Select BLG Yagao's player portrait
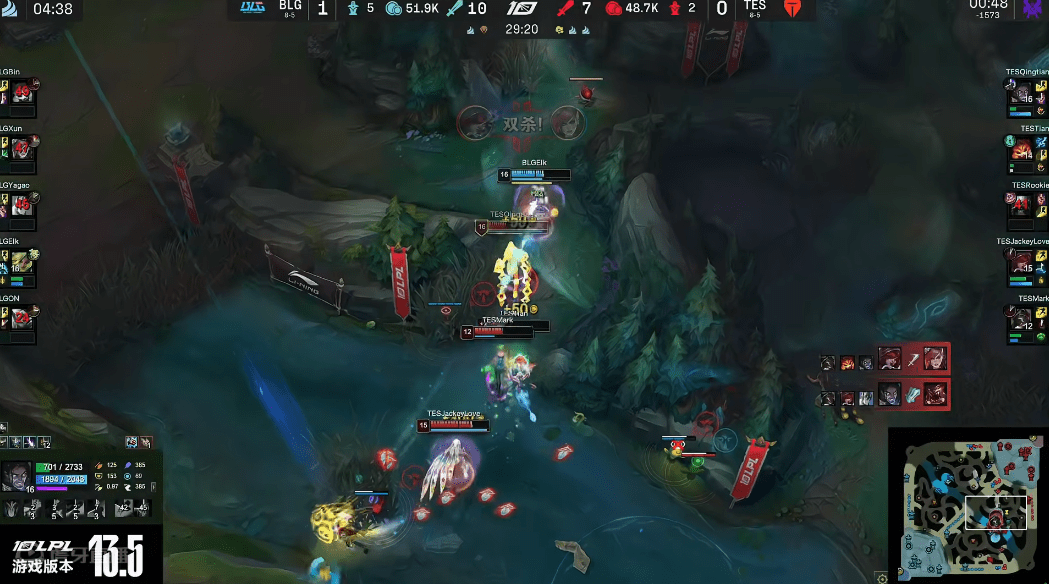Image resolution: width=1049 pixels, height=584 pixels. coord(22,207)
